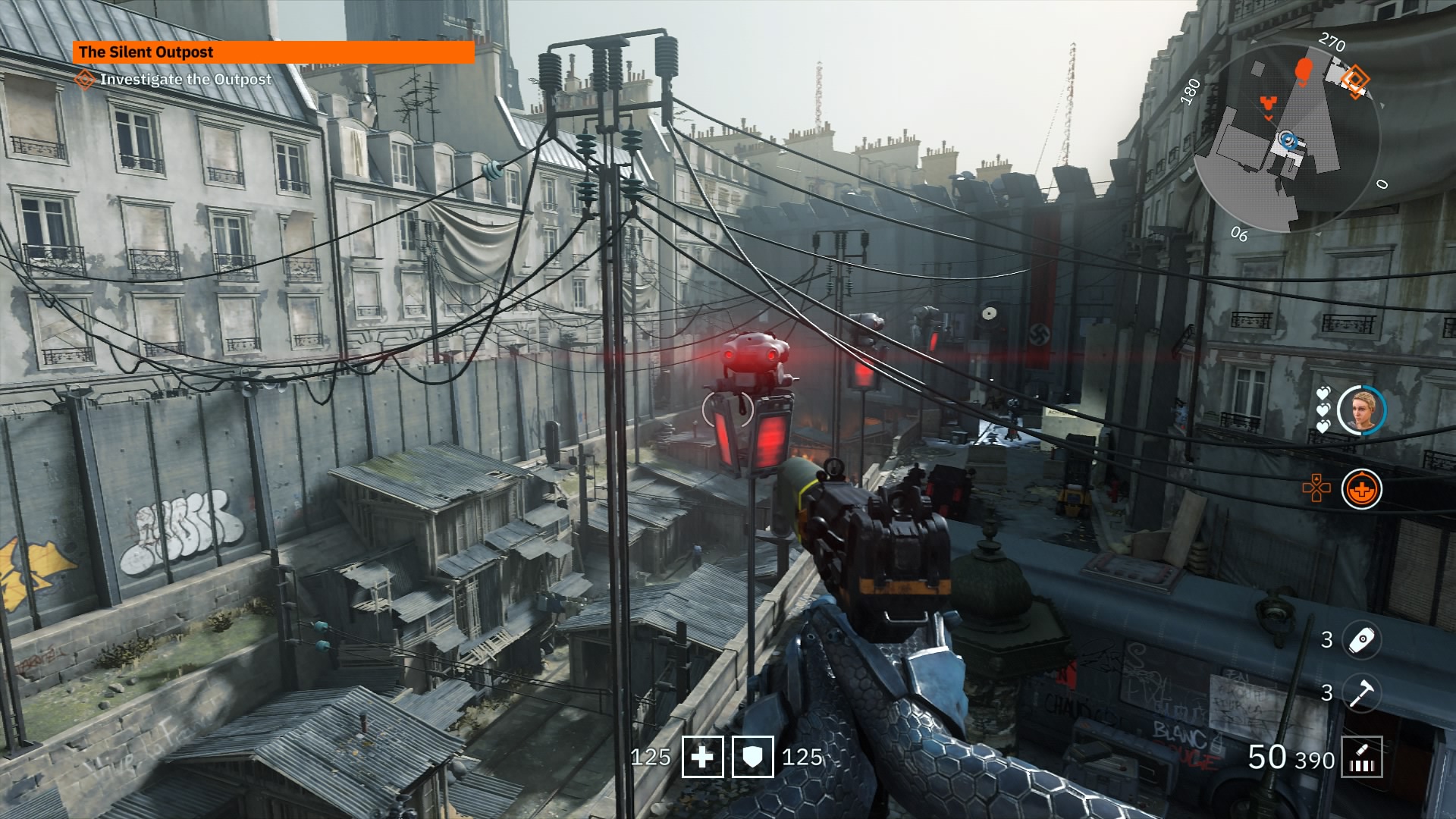Screen dimensions: 1456x819
Task: Open the circular minimap
Action: 1287,137
